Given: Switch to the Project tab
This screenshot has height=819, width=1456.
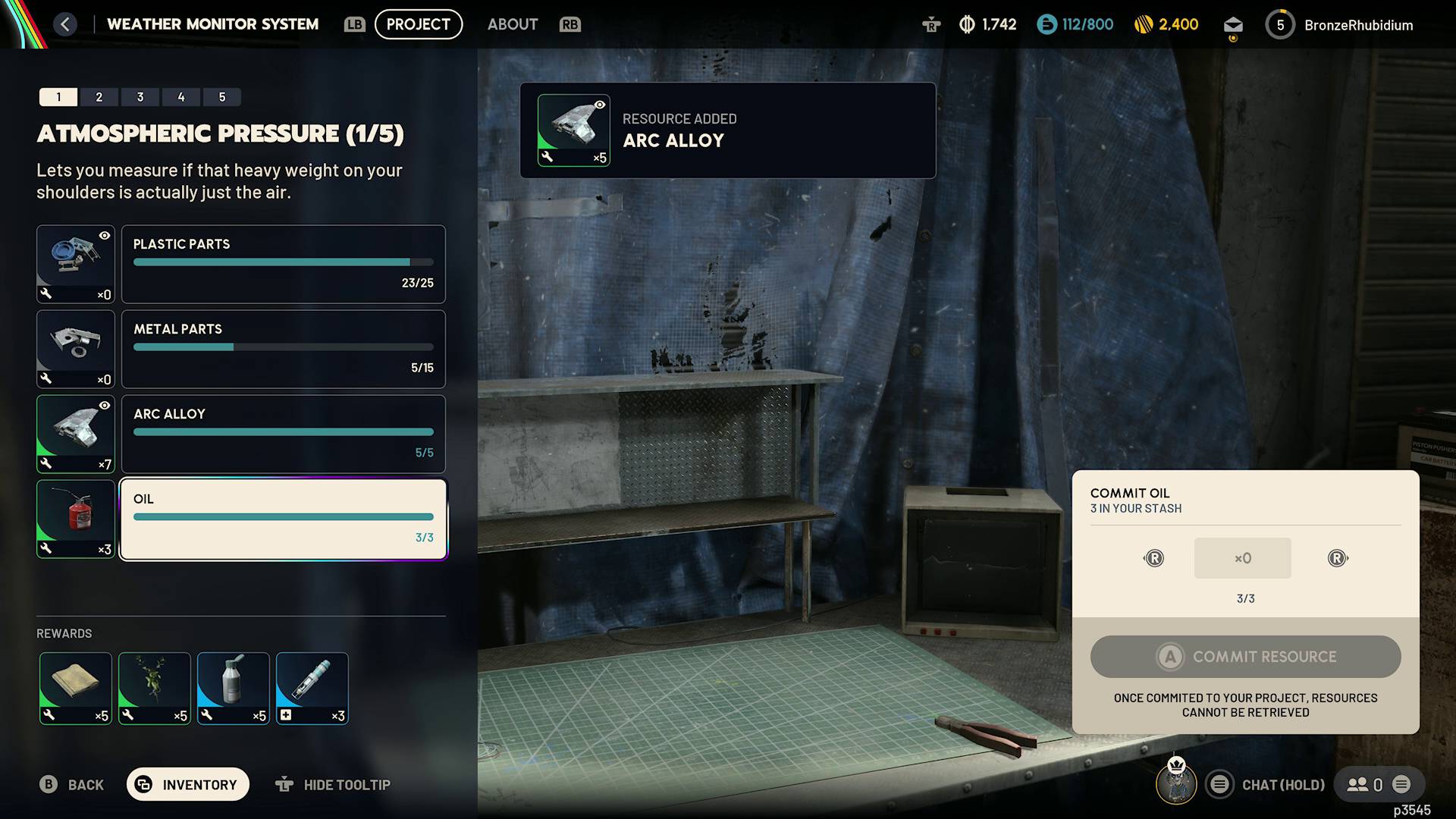Looking at the screenshot, I should 418,24.
